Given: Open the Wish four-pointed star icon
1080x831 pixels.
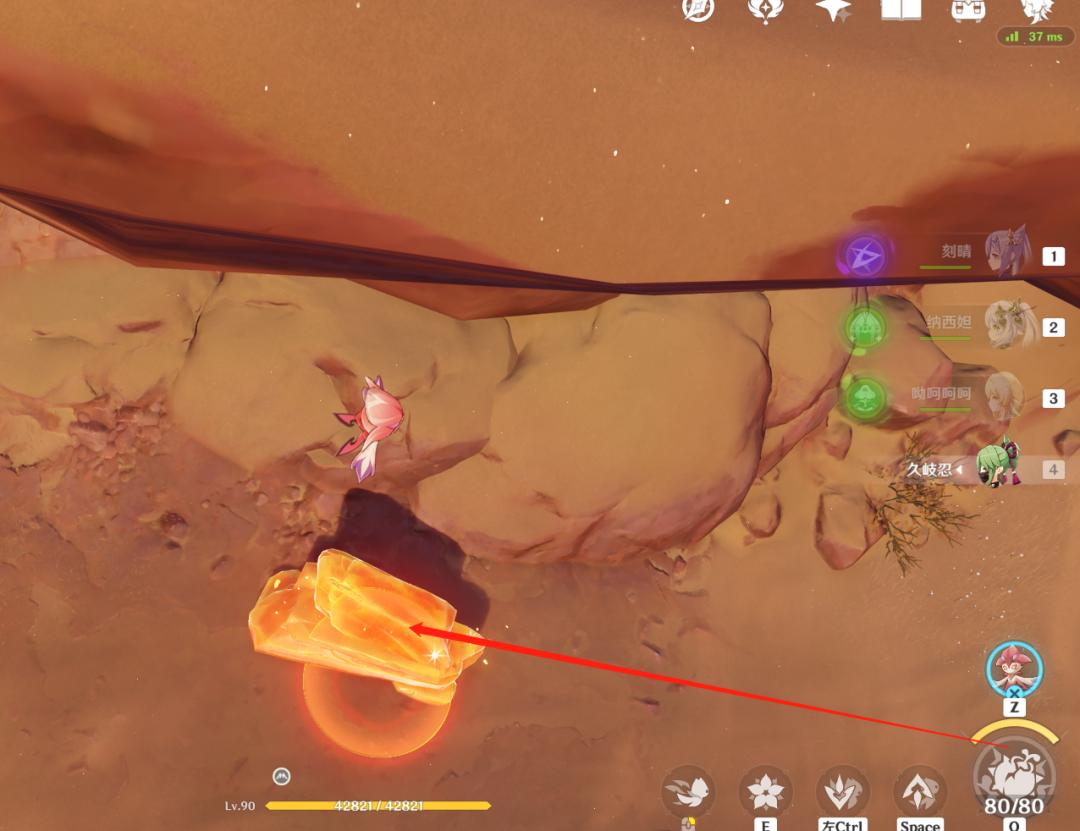Looking at the screenshot, I should coord(833,9).
